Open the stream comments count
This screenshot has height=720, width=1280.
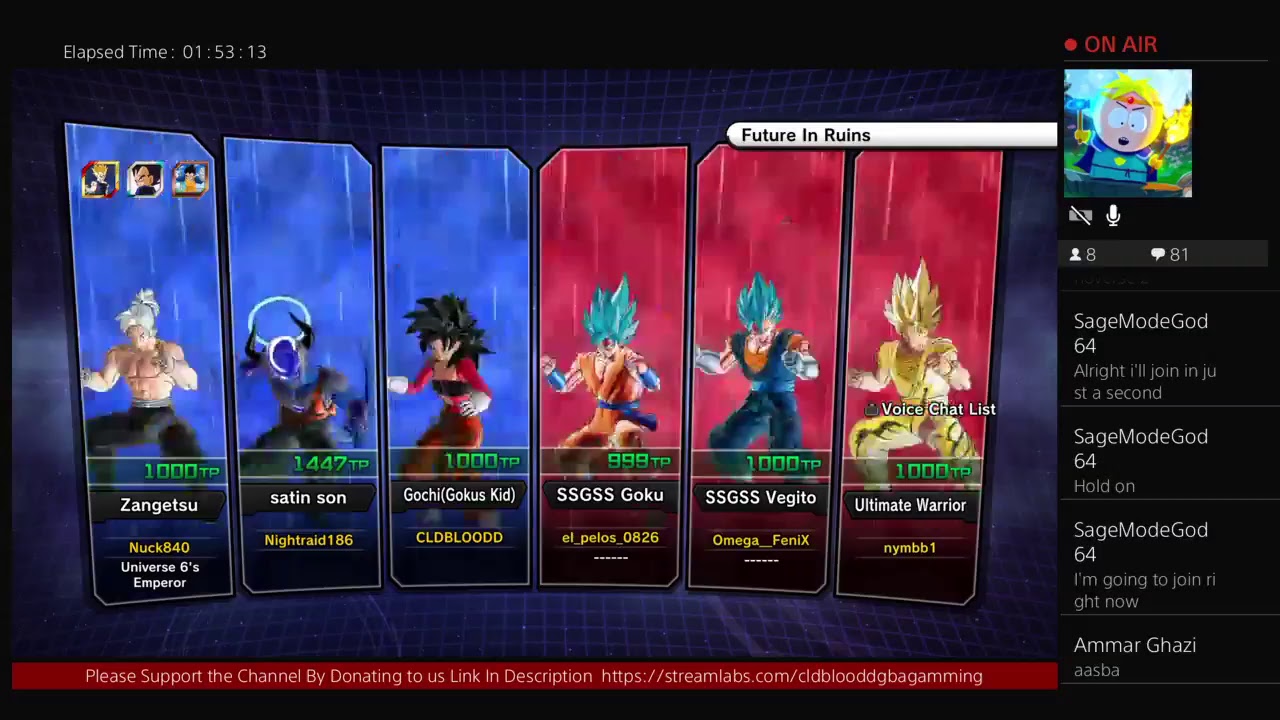(x=1169, y=255)
